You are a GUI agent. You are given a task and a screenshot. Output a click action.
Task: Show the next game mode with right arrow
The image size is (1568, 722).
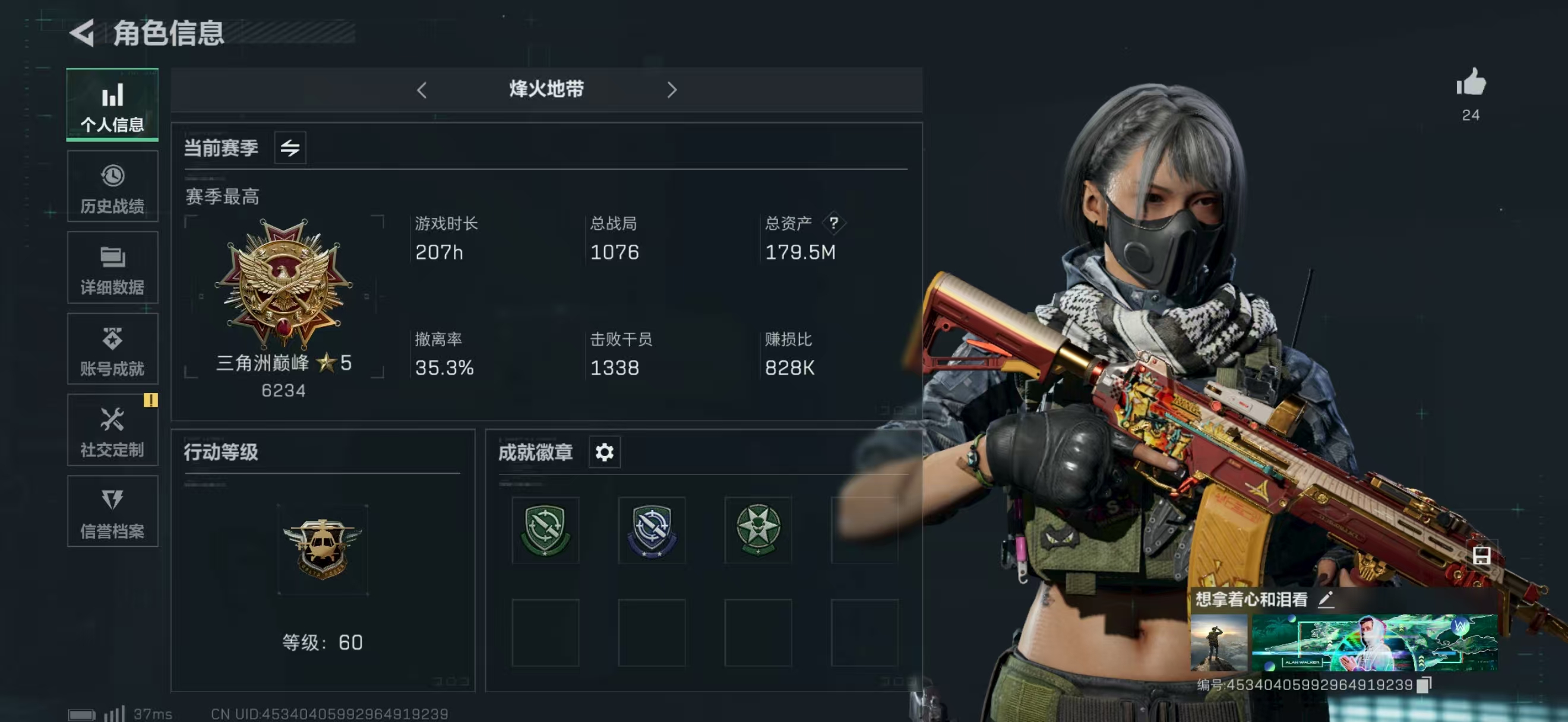point(671,91)
